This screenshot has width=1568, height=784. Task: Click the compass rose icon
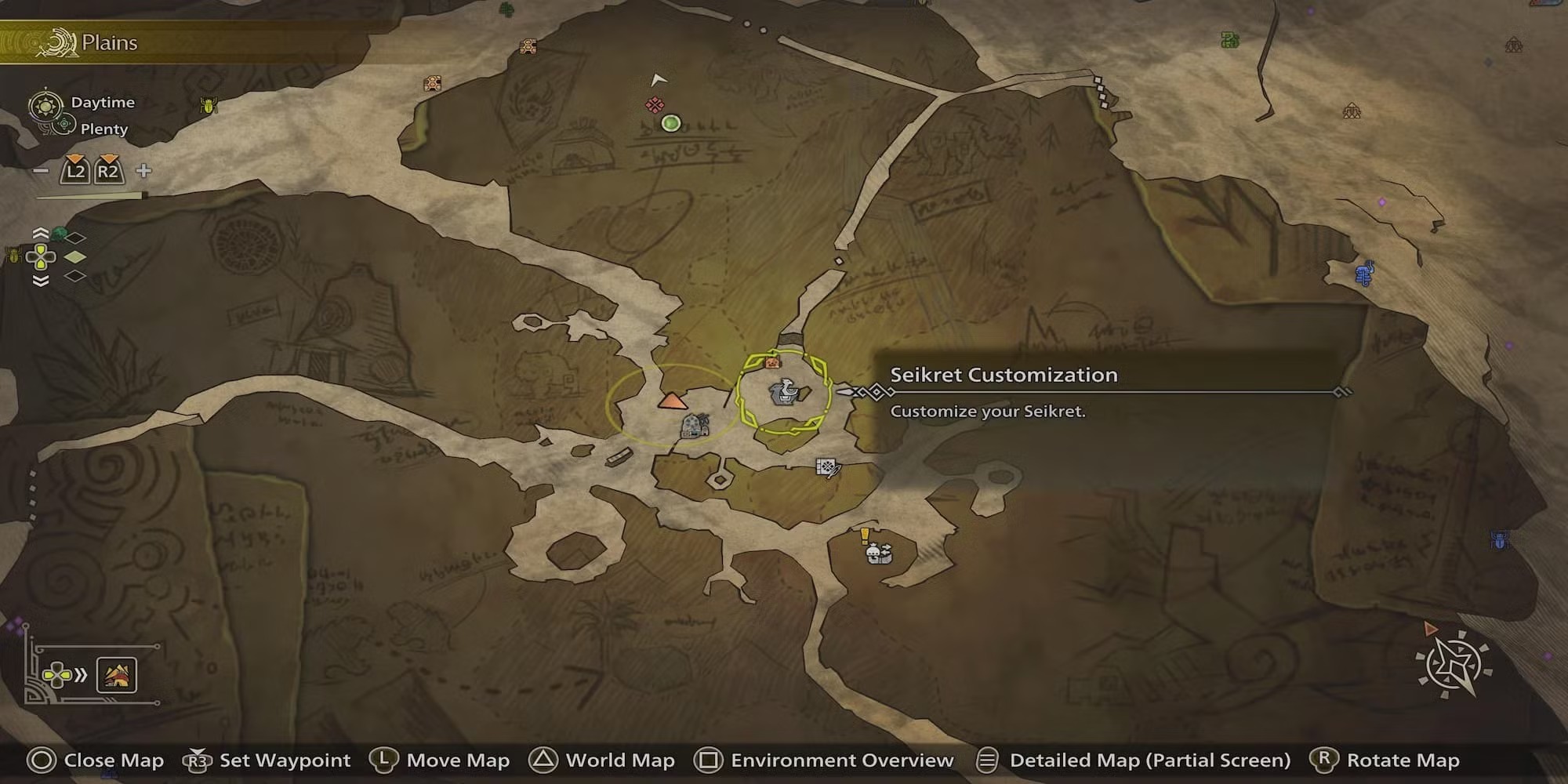(x=1454, y=666)
